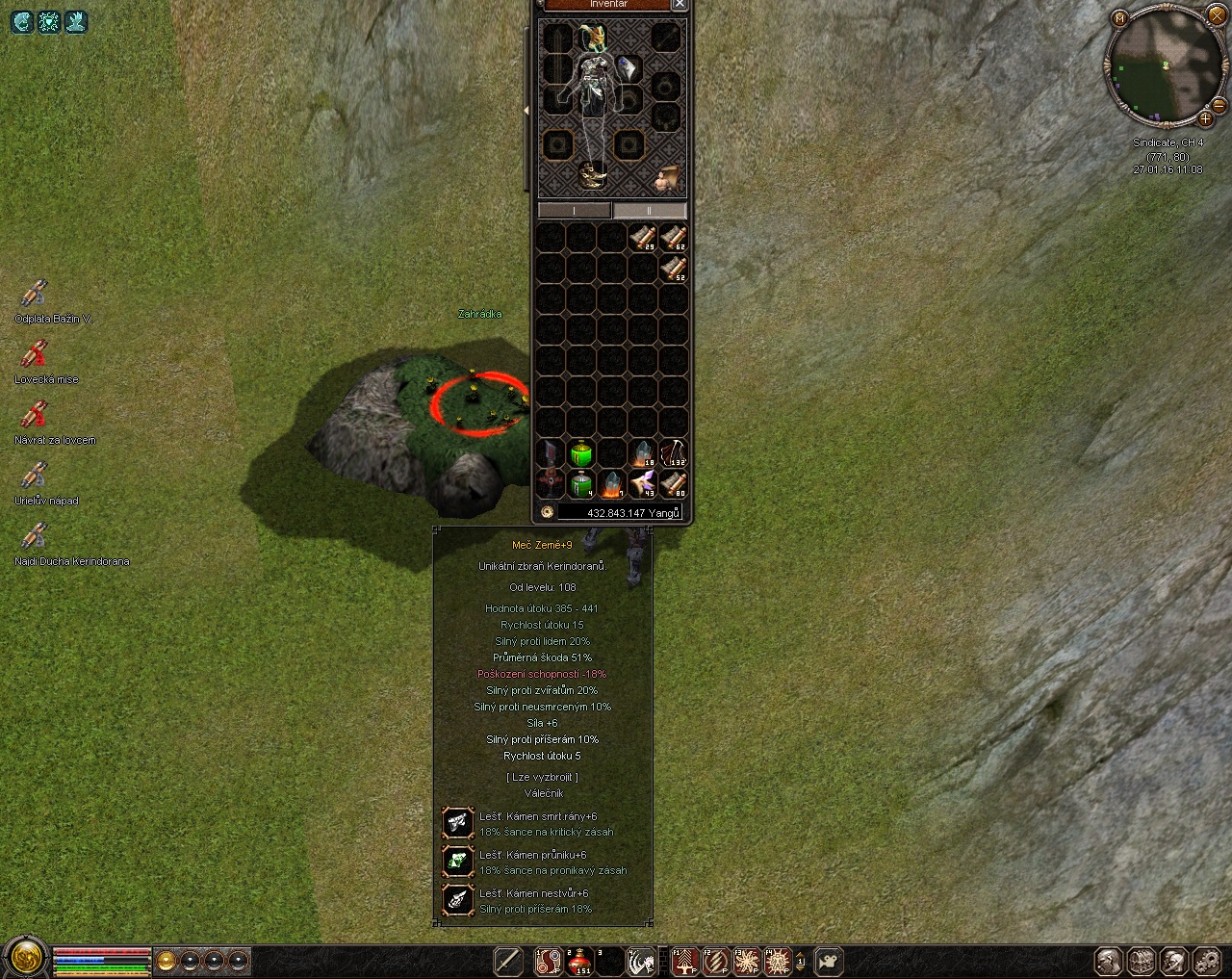Click the minimap zoom-in plus button
This screenshot has width=1232, height=979.
point(1205,119)
